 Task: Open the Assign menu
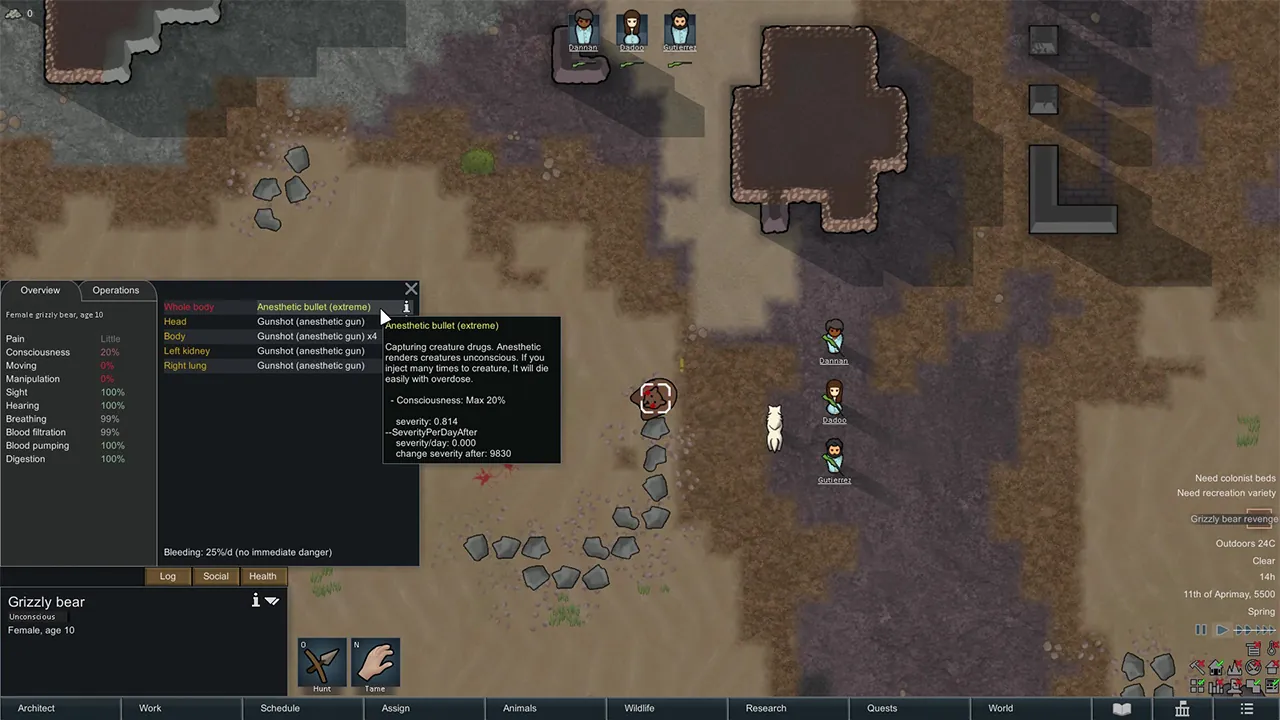click(396, 708)
